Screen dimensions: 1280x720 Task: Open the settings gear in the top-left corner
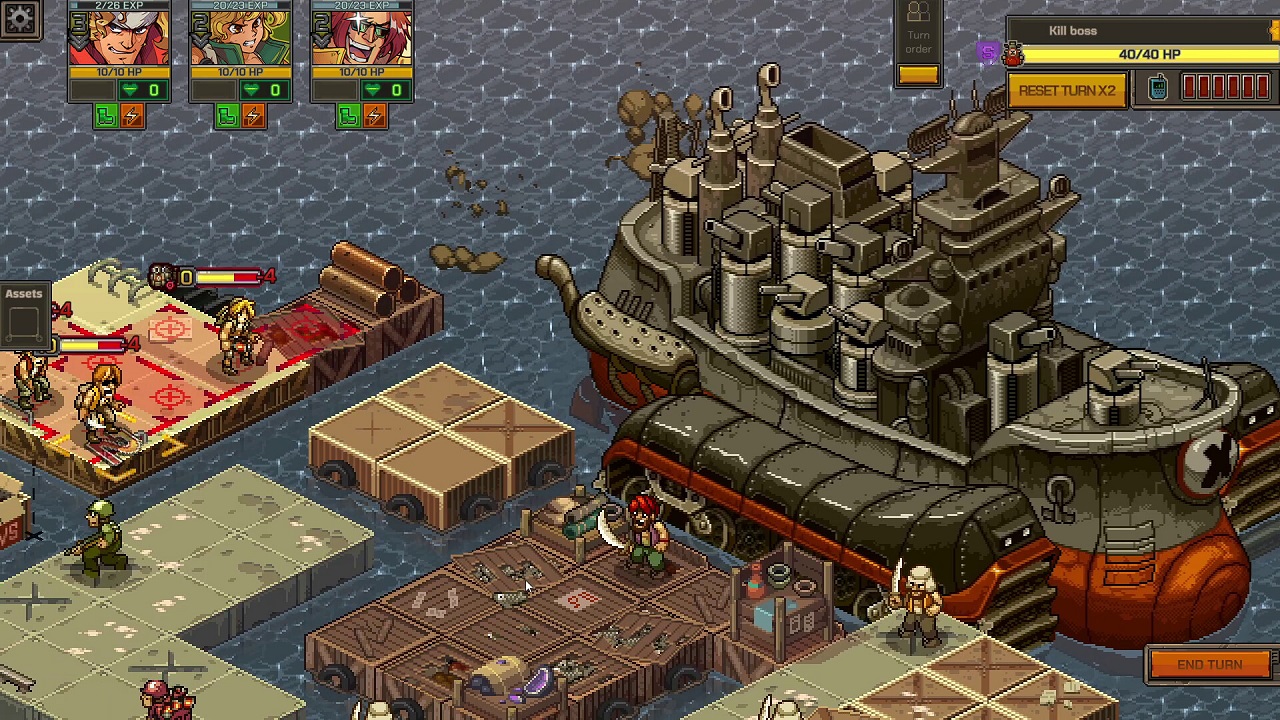pyautogui.click(x=20, y=19)
